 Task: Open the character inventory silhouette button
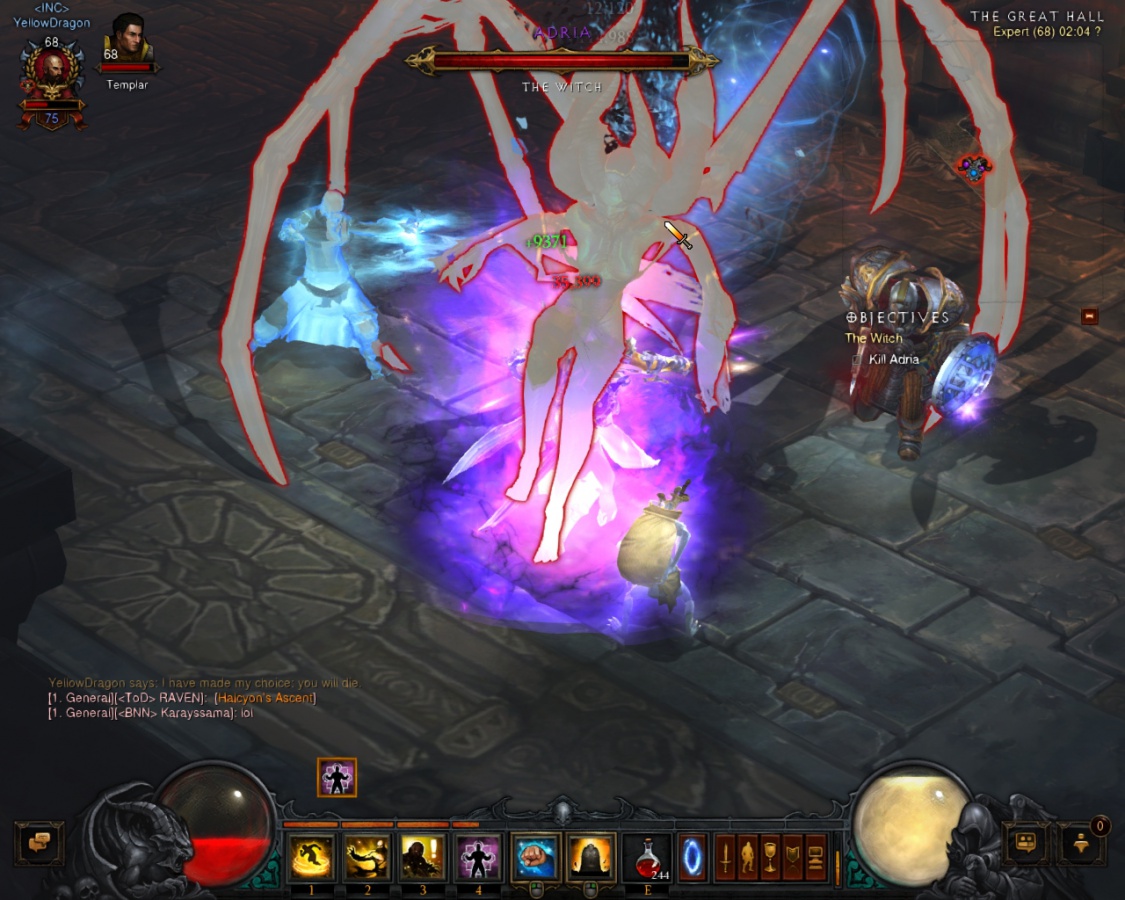point(748,857)
